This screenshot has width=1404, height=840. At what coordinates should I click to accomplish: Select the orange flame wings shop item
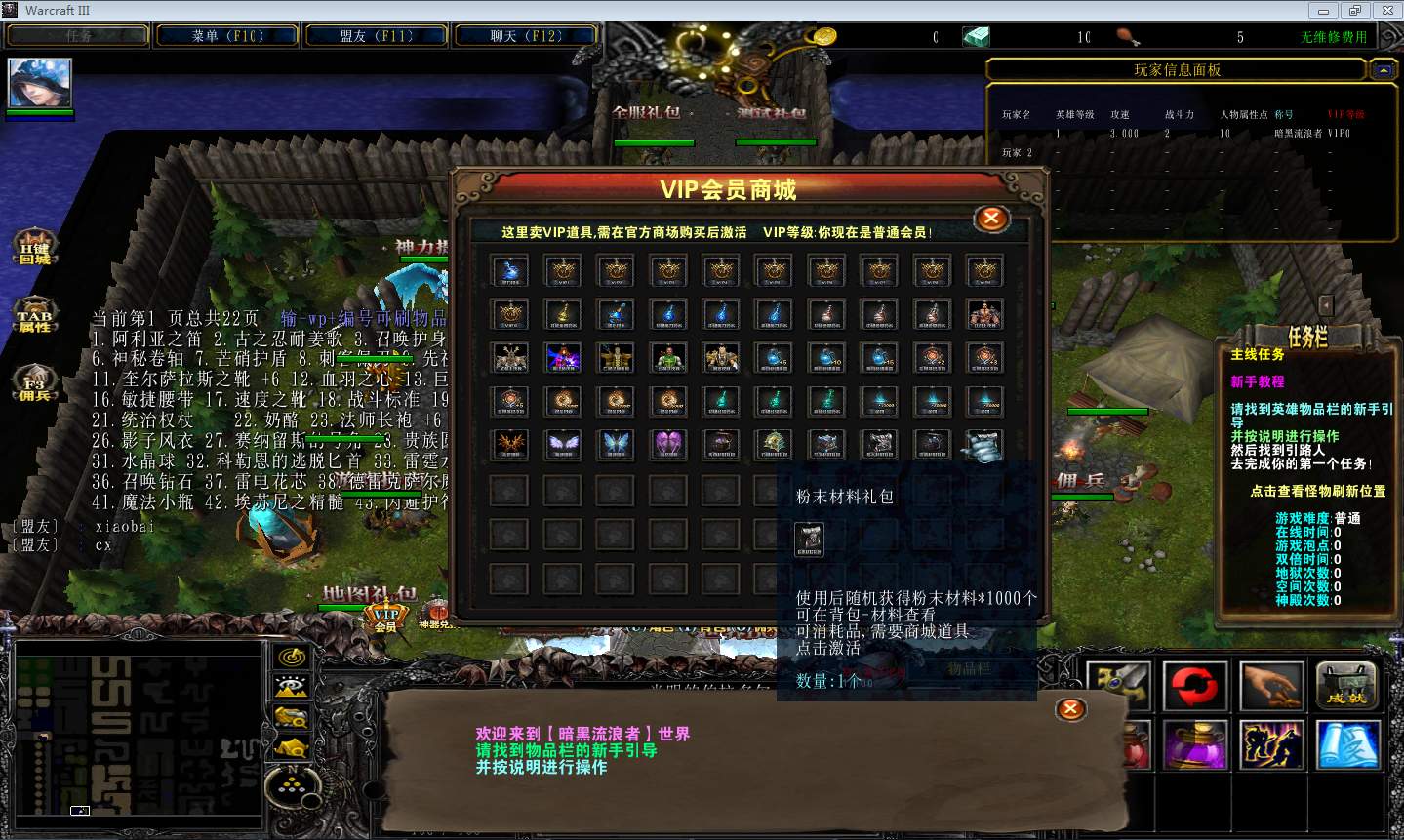coord(510,444)
